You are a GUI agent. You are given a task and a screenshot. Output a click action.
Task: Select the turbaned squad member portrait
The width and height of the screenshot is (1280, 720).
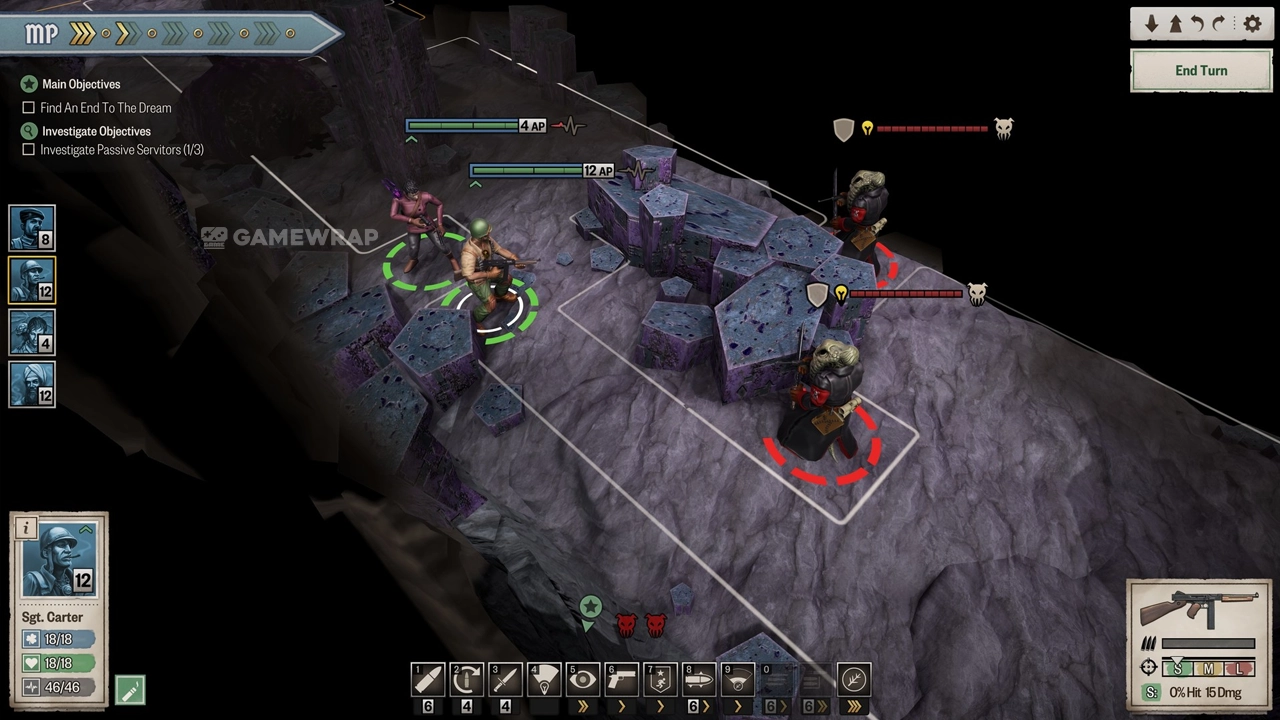click(x=32, y=384)
